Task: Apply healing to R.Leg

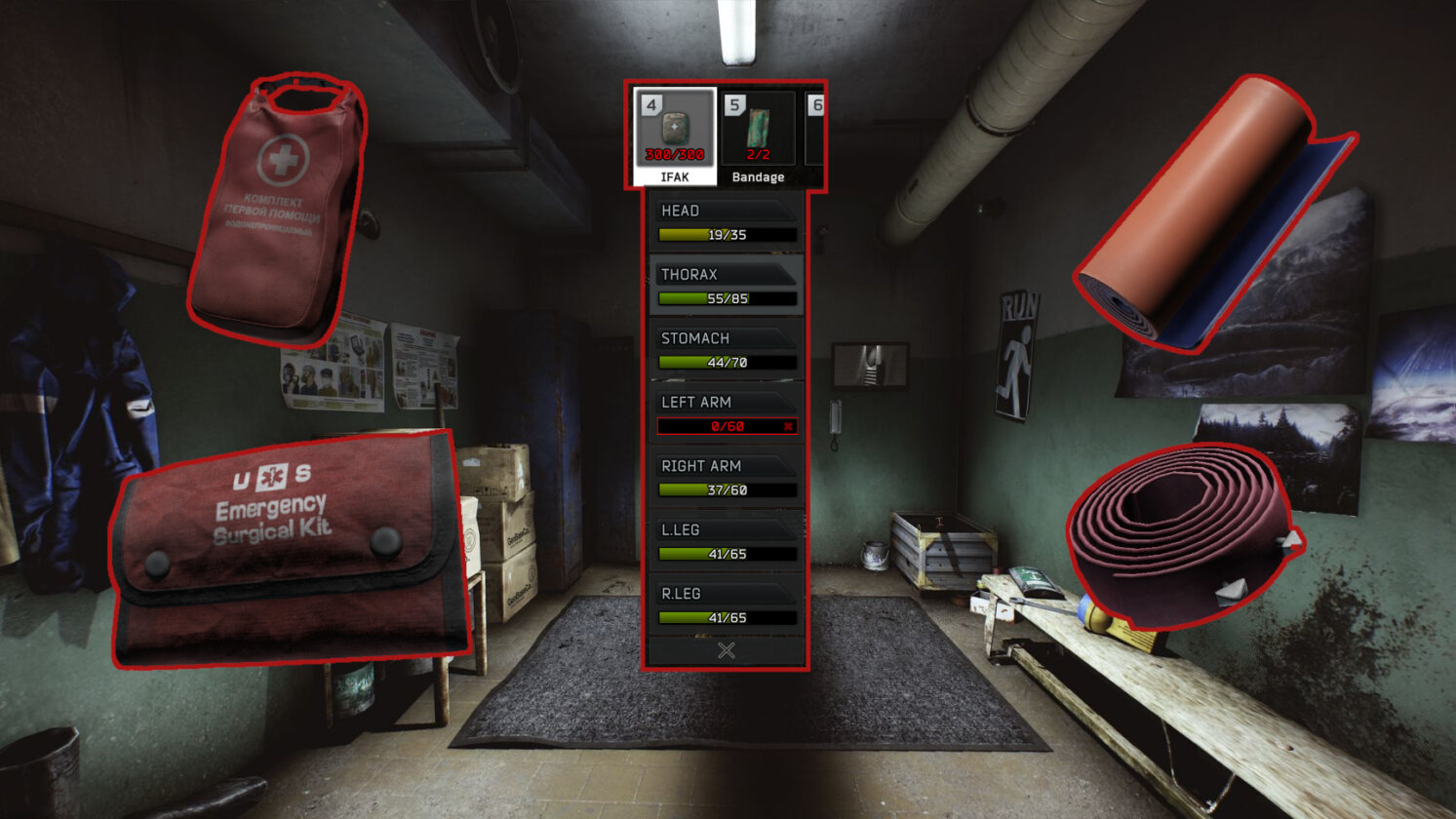Action: [x=727, y=604]
